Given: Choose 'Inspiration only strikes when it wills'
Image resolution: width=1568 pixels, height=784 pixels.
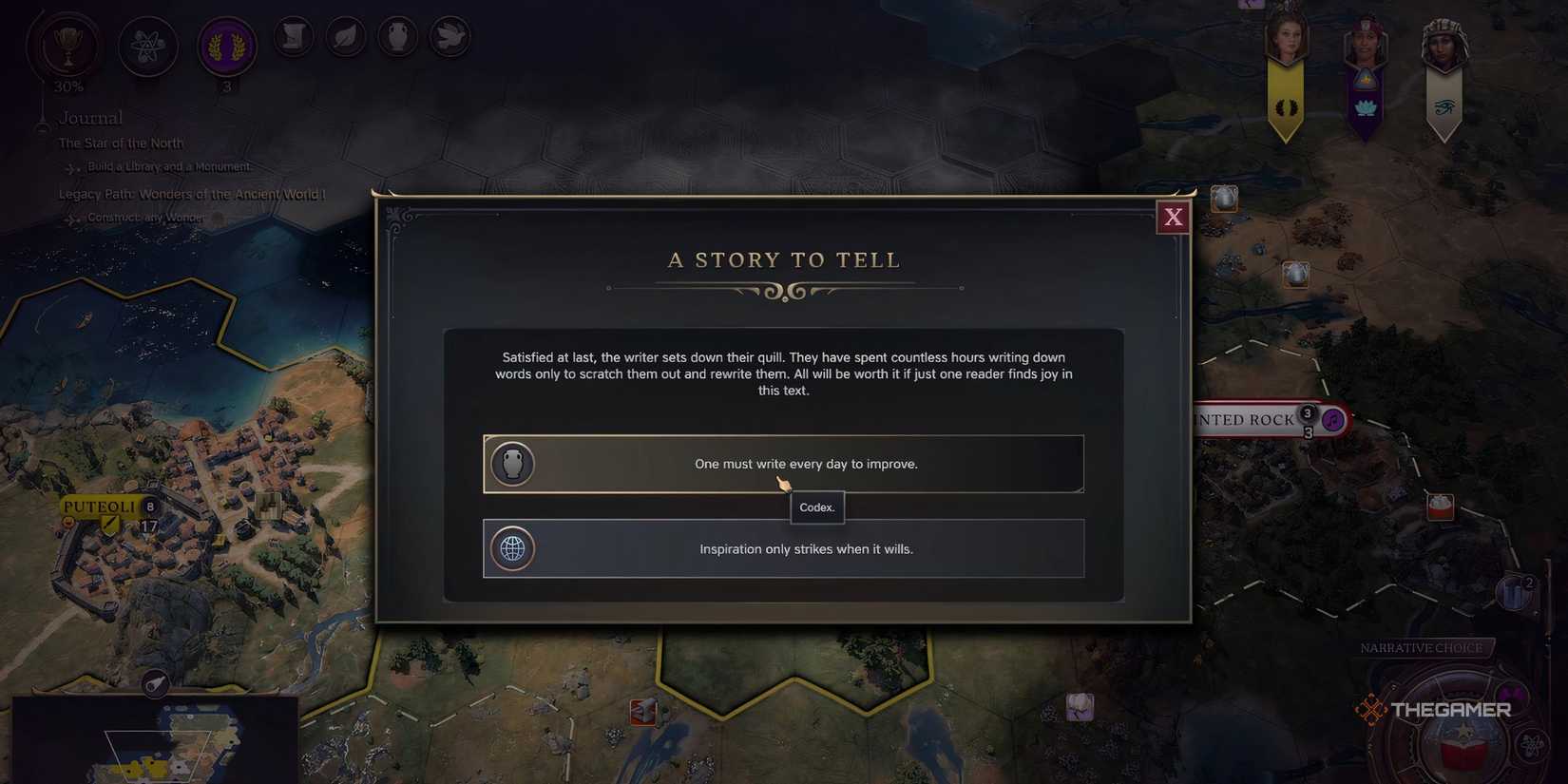Looking at the screenshot, I should (x=806, y=548).
